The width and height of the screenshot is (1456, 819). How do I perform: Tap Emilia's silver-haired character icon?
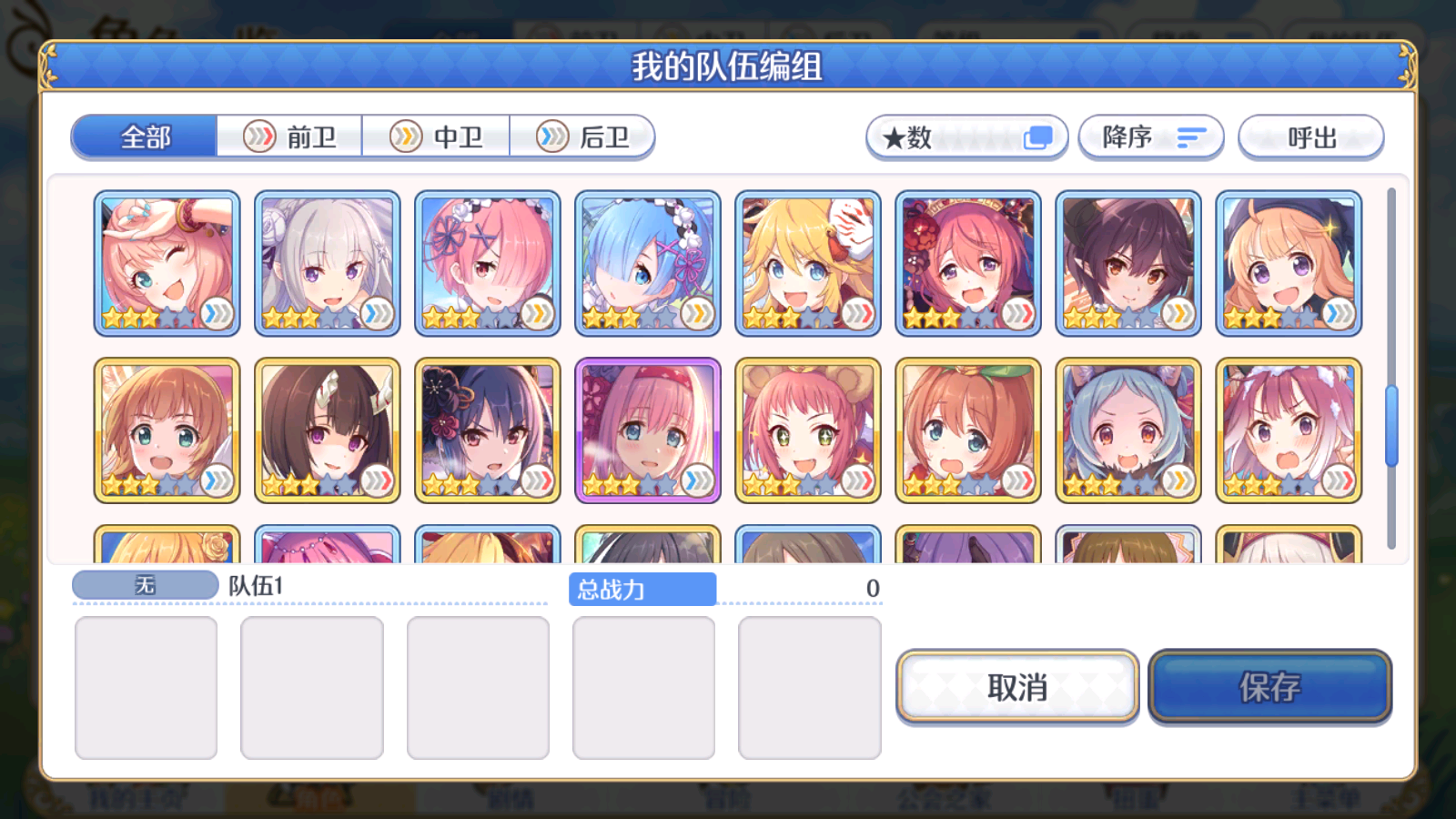[327, 261]
